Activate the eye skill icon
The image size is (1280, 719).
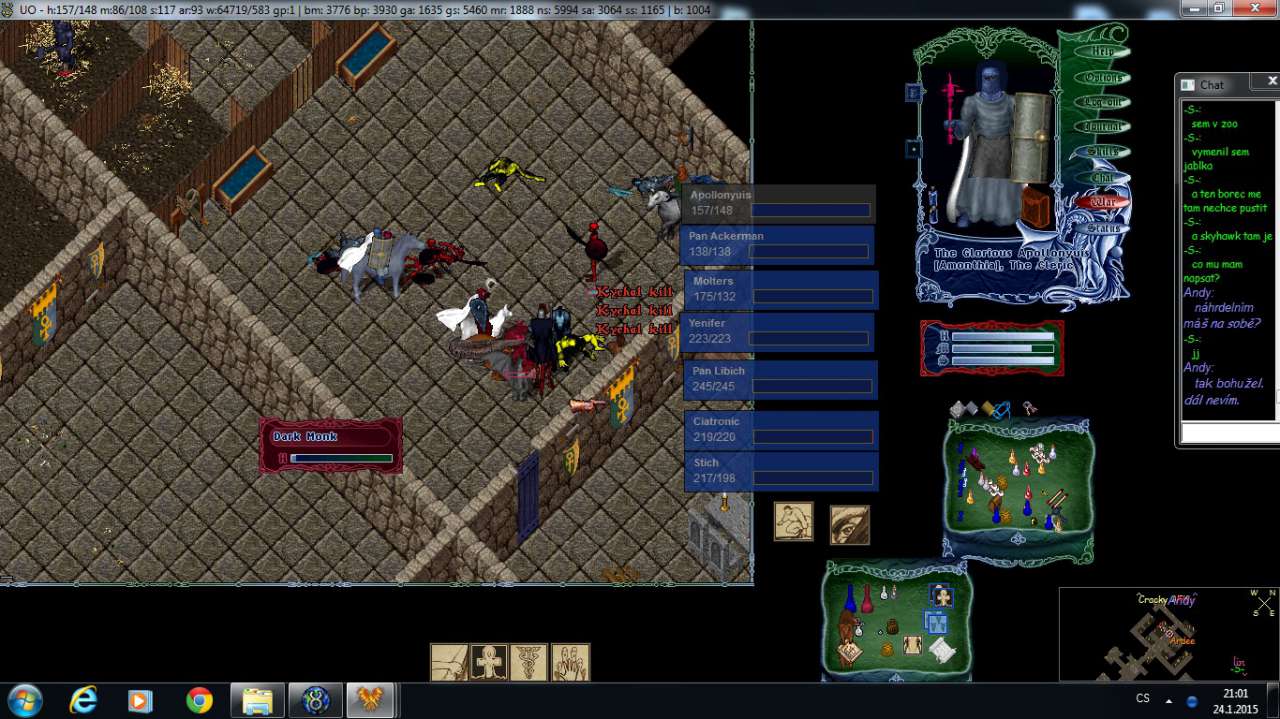pos(849,524)
